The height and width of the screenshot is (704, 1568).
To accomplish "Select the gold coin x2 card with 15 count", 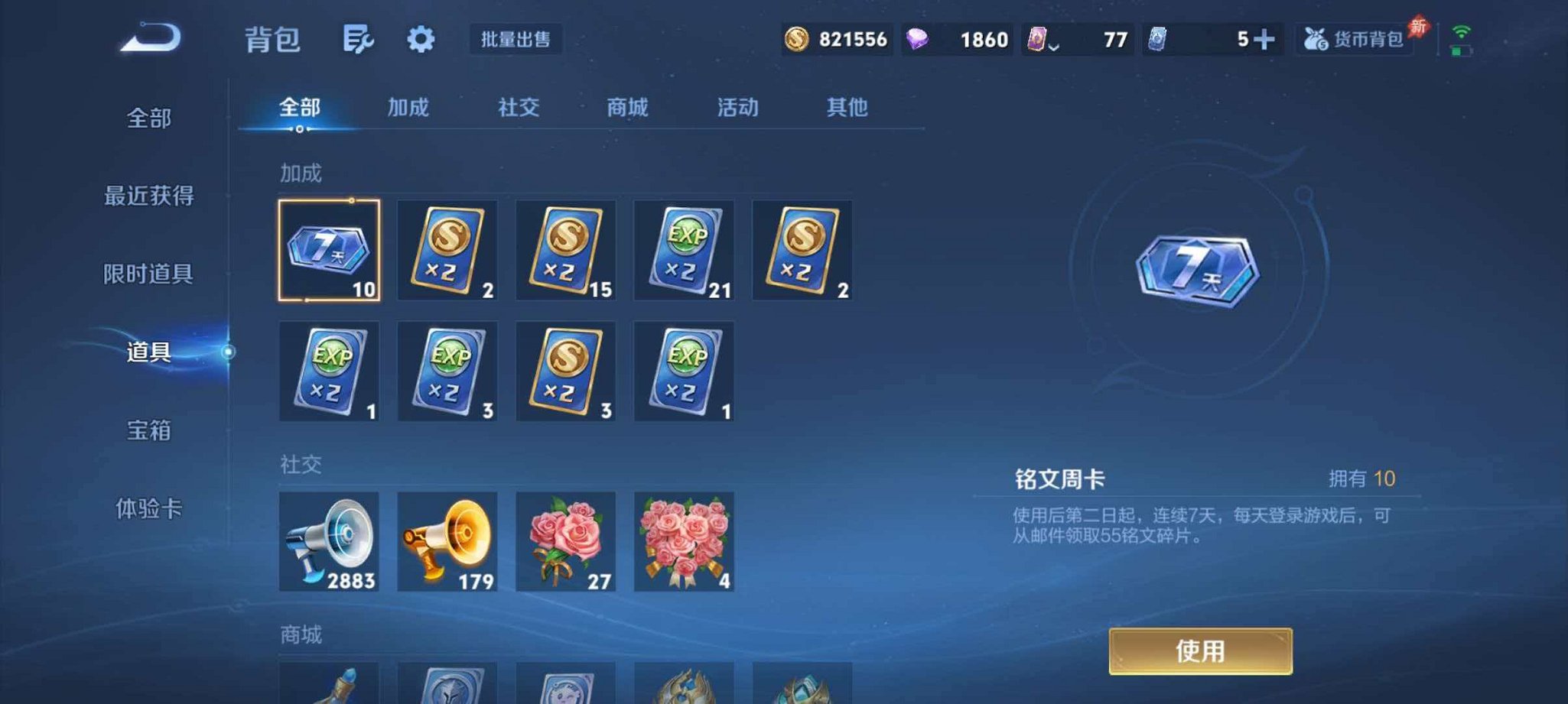I will pos(565,251).
